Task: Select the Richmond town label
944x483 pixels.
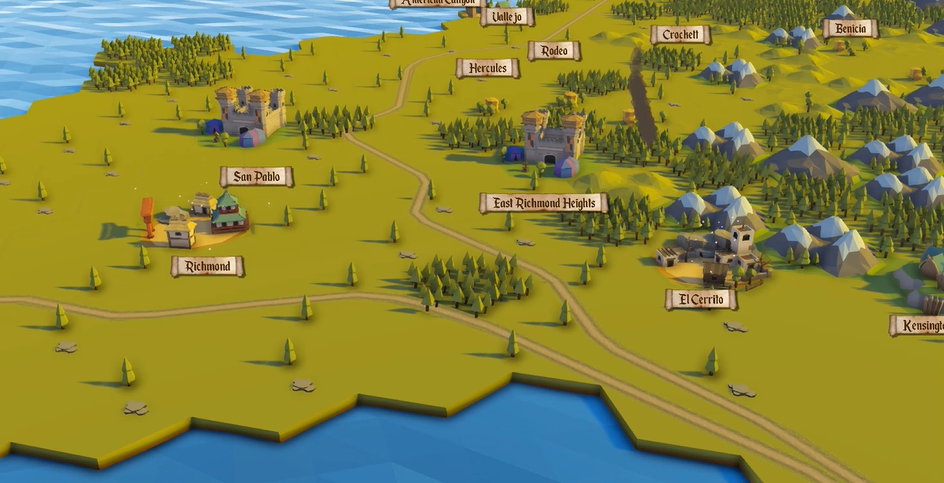Action: tap(207, 266)
